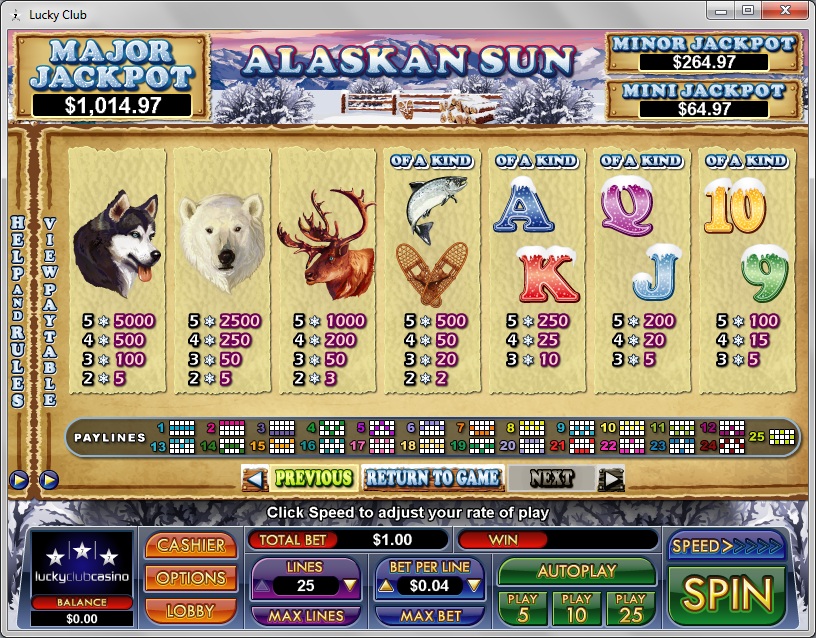Go to the Previous paytable page
Screen dimensions: 816x638
pos(300,478)
